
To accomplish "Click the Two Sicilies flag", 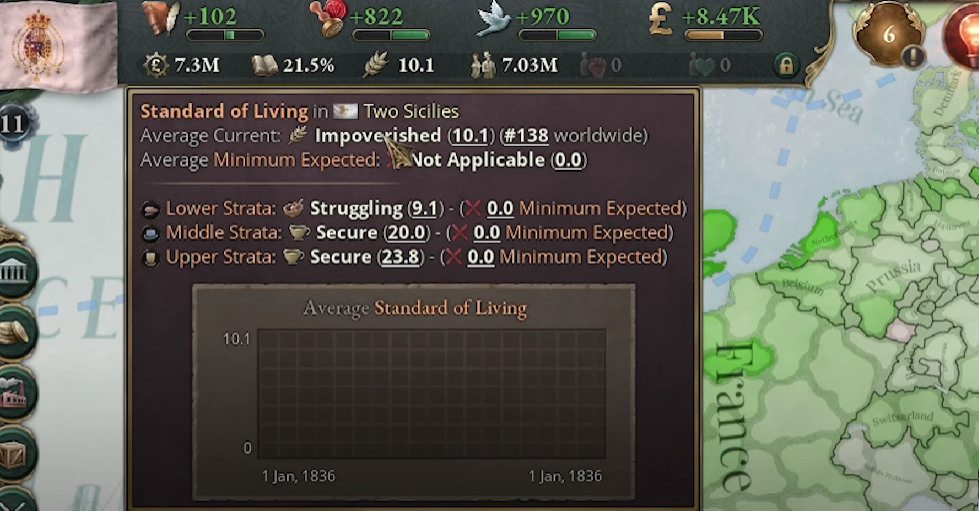I will click(45, 45).
